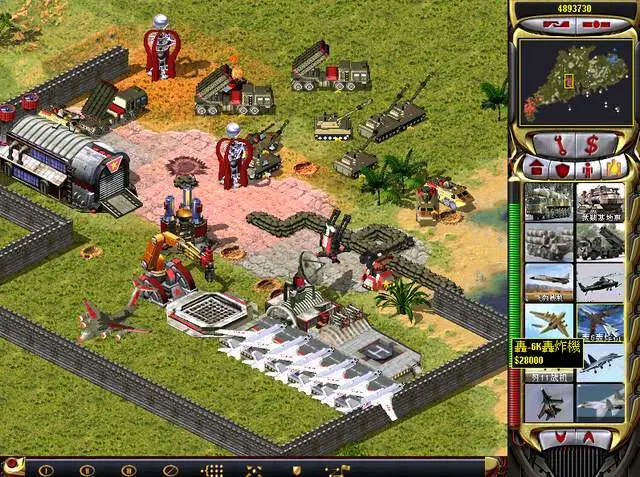Image resolution: width=640 pixels, height=477 pixels.
Task: Activate the guard shield command button
Action: pos(296,468)
